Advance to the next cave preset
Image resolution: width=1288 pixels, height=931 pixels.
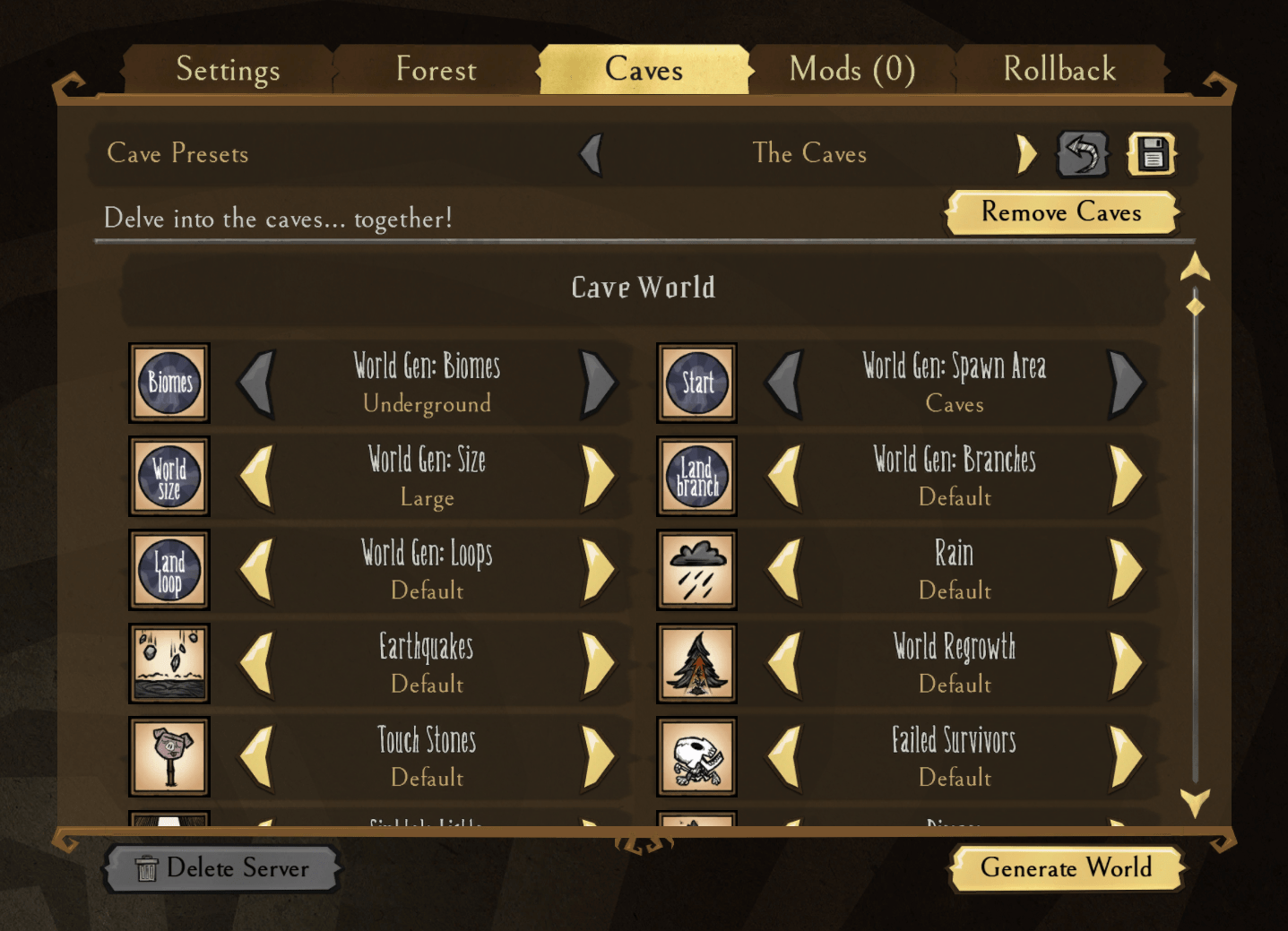click(x=1027, y=153)
